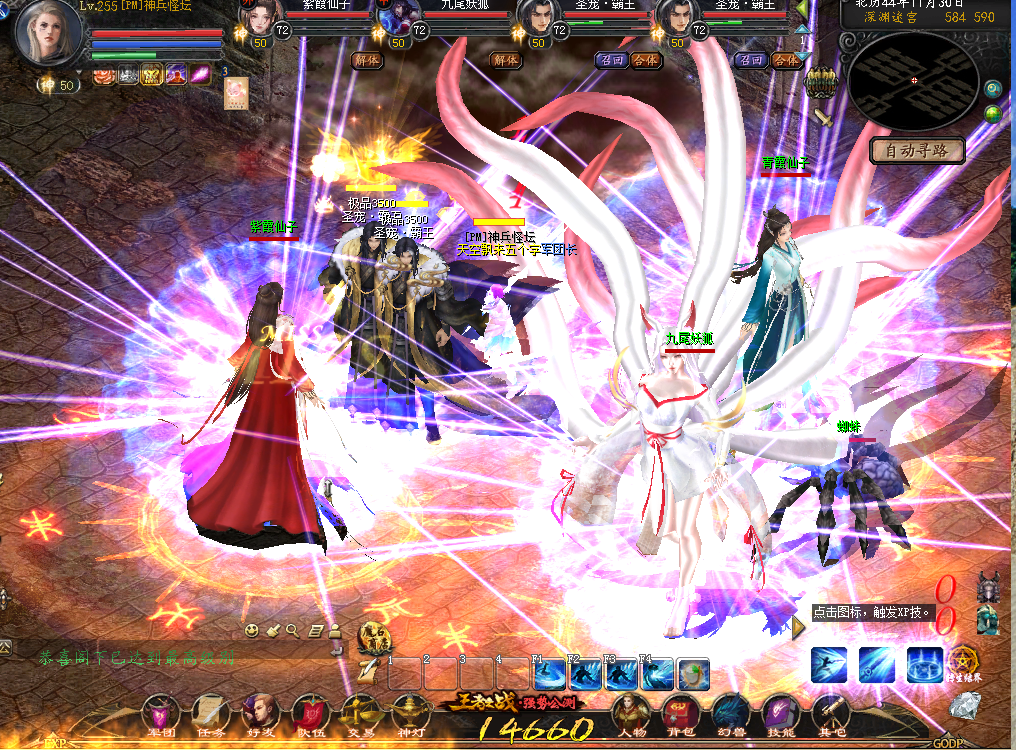The height and width of the screenshot is (750, 1016).
Task: Open the 技能 skills window
Action: click(781, 714)
